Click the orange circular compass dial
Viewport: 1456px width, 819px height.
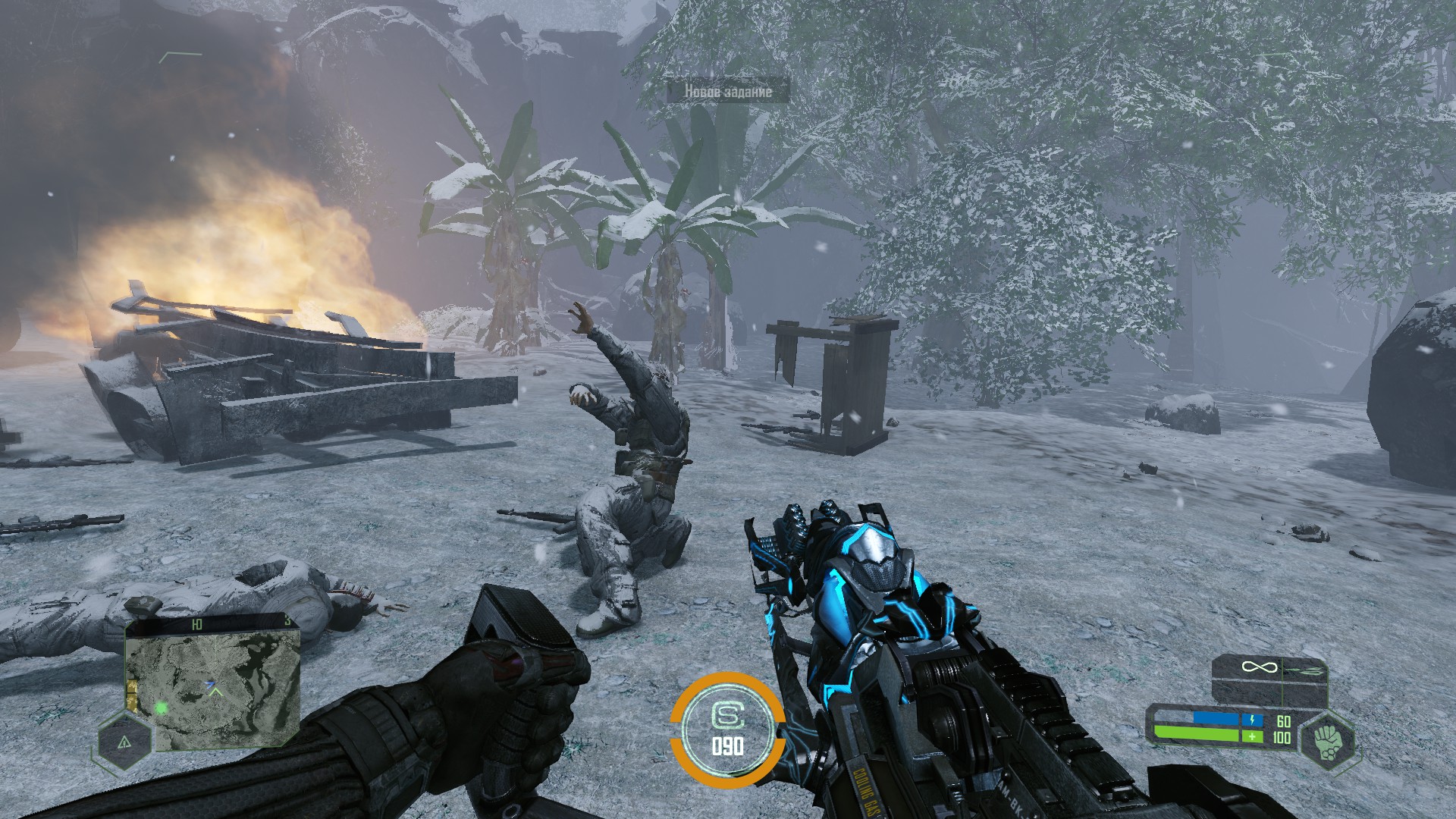click(x=726, y=729)
